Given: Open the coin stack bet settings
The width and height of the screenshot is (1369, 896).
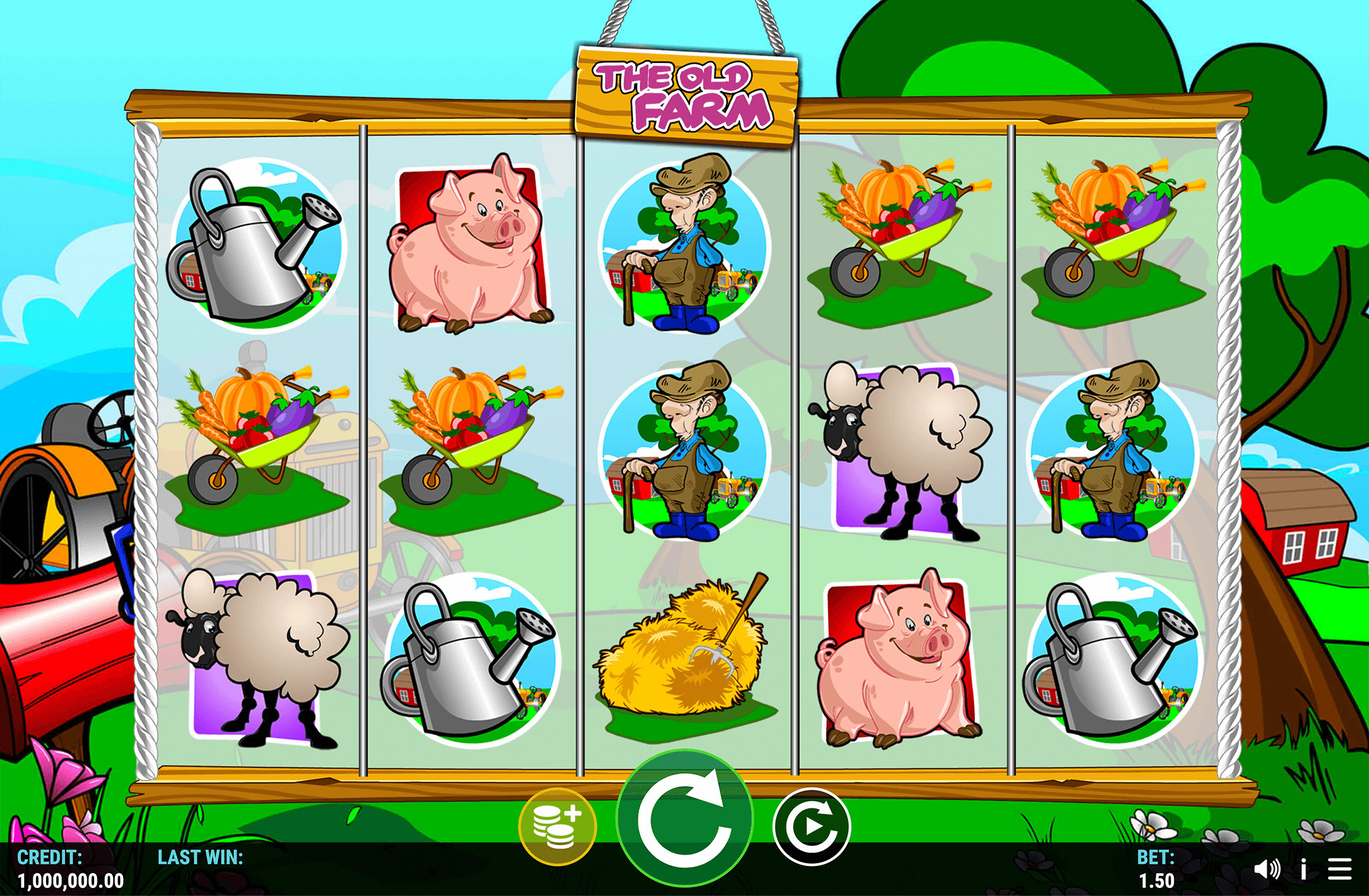Looking at the screenshot, I should pos(557,827).
